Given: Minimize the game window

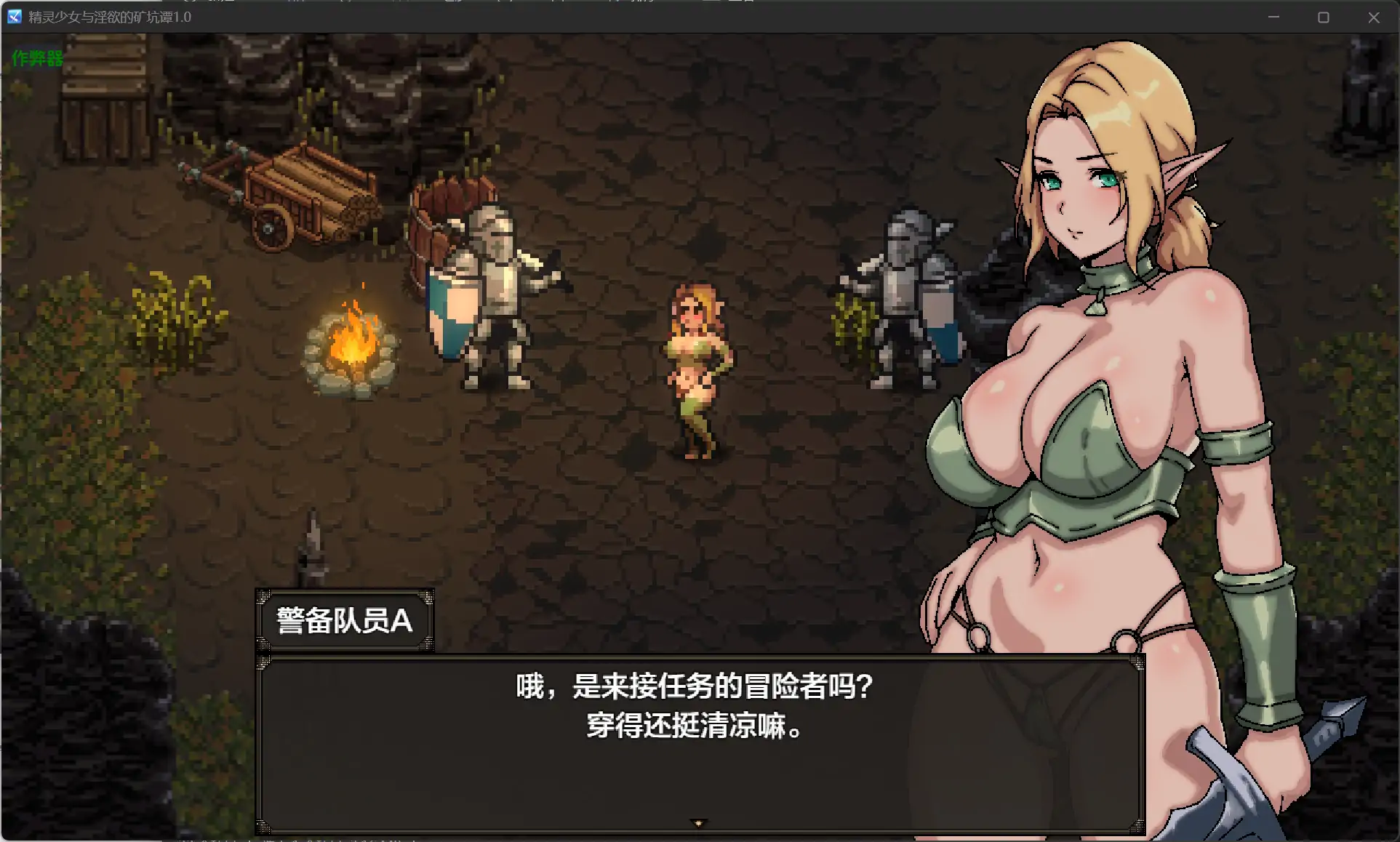Looking at the screenshot, I should coord(1274,17).
